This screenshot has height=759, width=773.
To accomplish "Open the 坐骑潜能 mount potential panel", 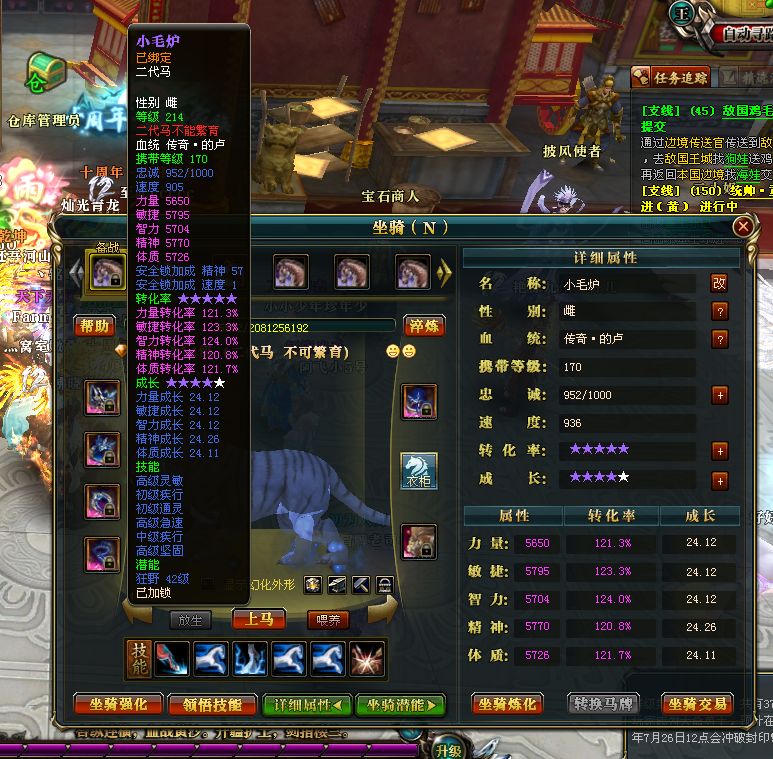I will [x=399, y=704].
